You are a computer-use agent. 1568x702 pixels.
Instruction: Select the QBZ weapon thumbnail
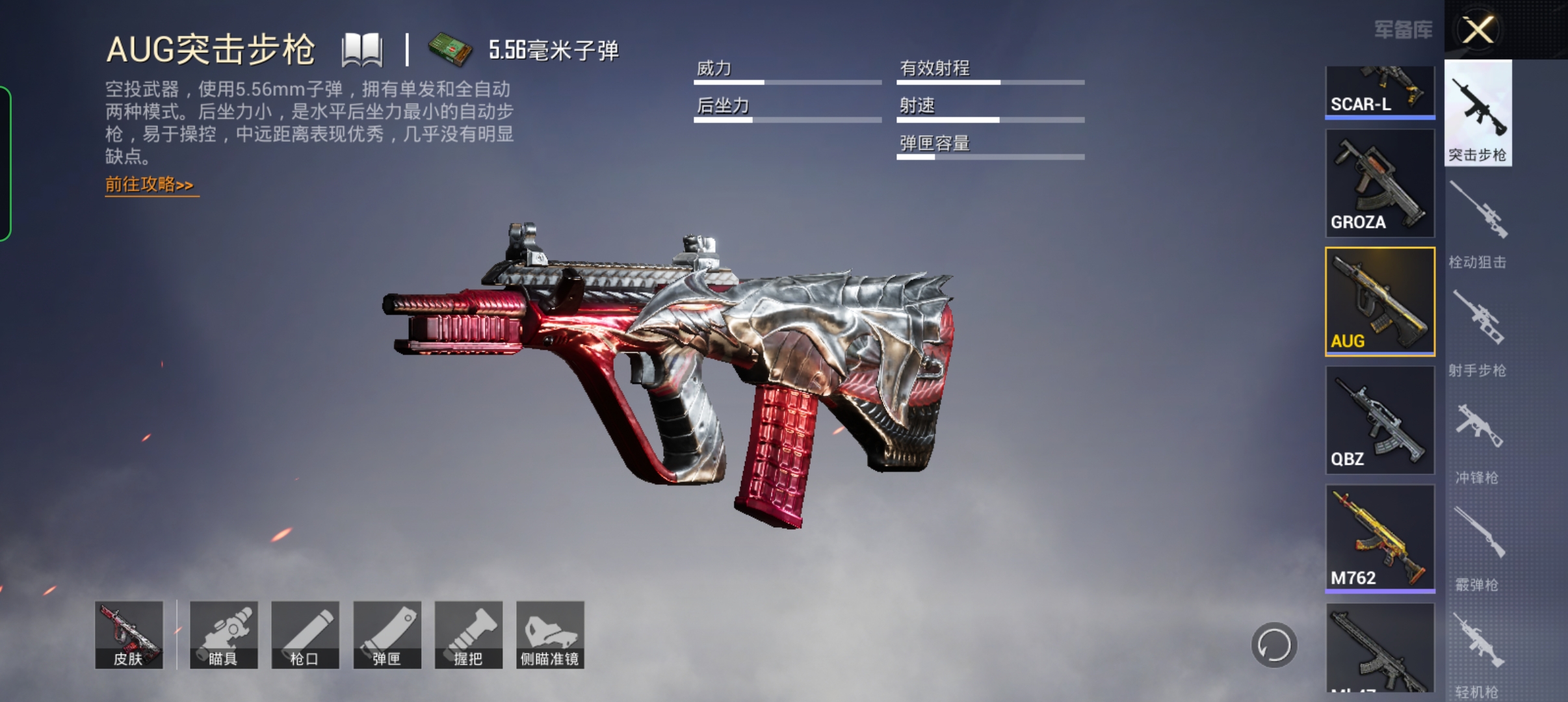(x=1381, y=421)
